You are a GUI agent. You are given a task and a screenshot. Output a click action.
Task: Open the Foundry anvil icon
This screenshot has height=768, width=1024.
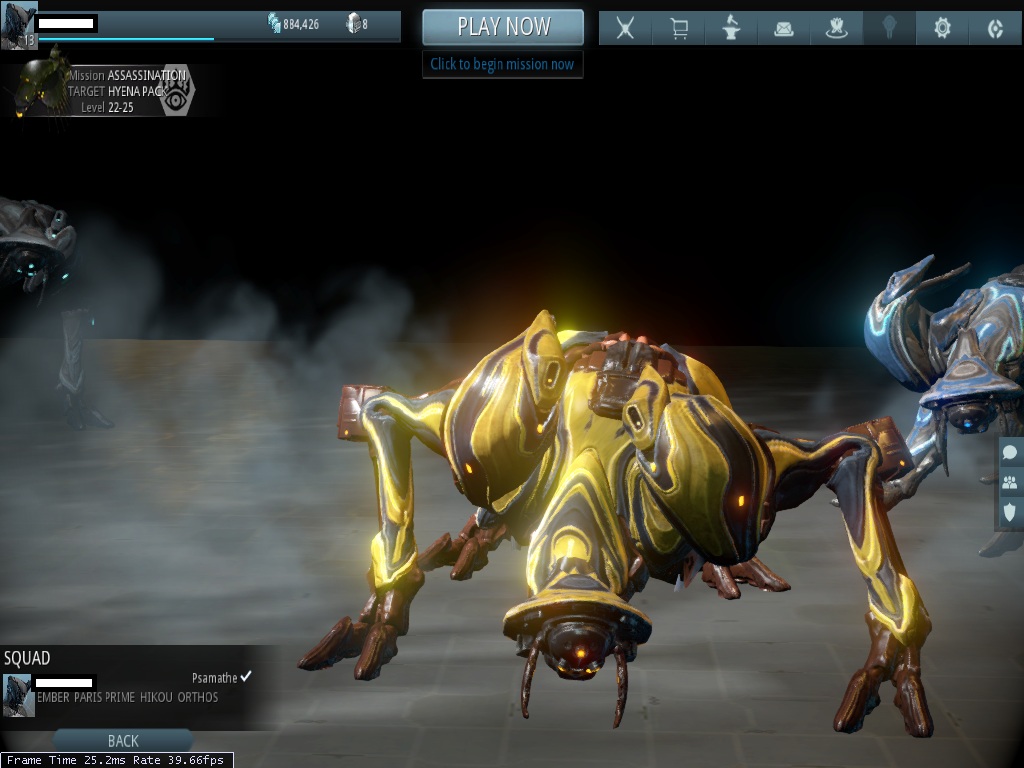click(x=731, y=28)
